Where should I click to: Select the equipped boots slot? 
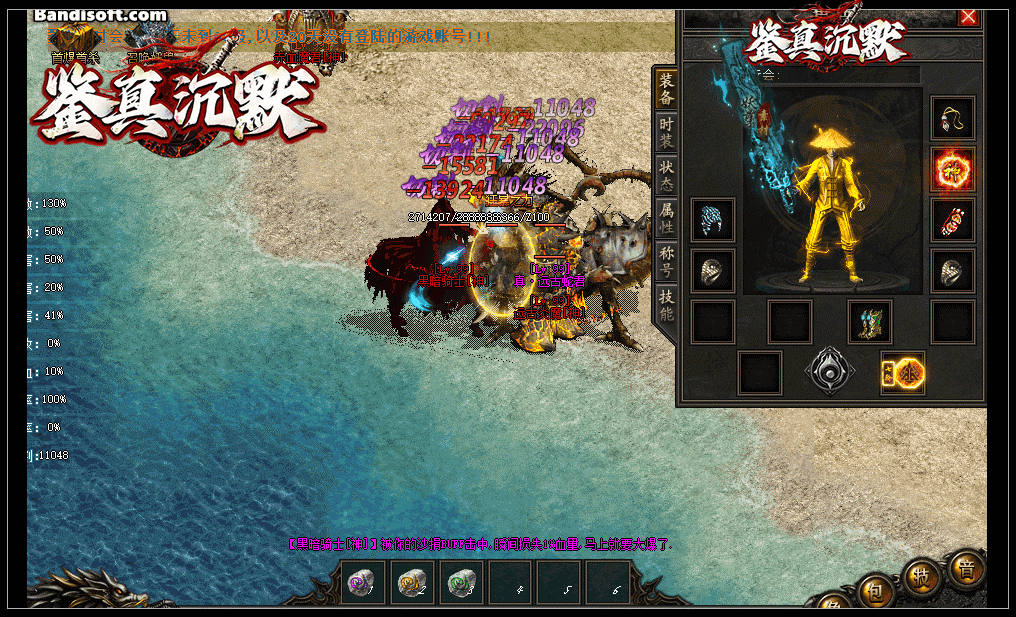(x=870, y=322)
